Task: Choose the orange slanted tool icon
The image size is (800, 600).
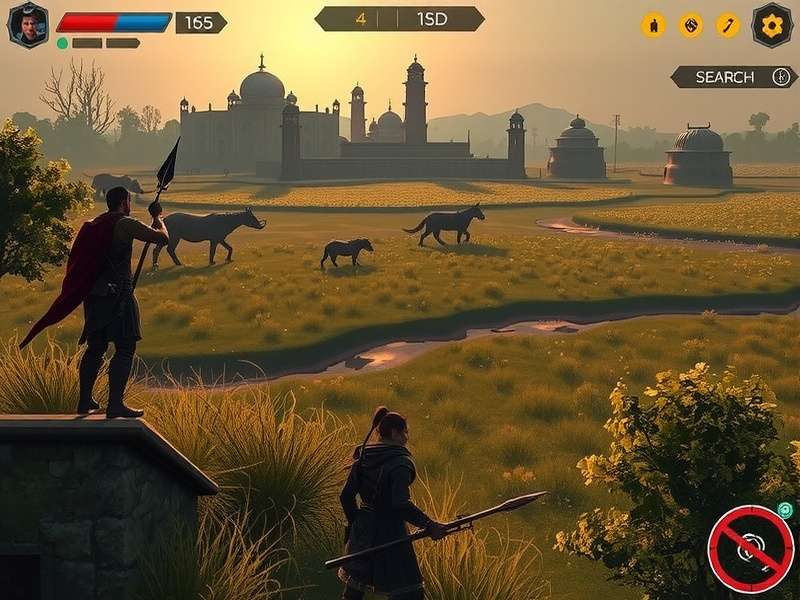Action: 728,25
